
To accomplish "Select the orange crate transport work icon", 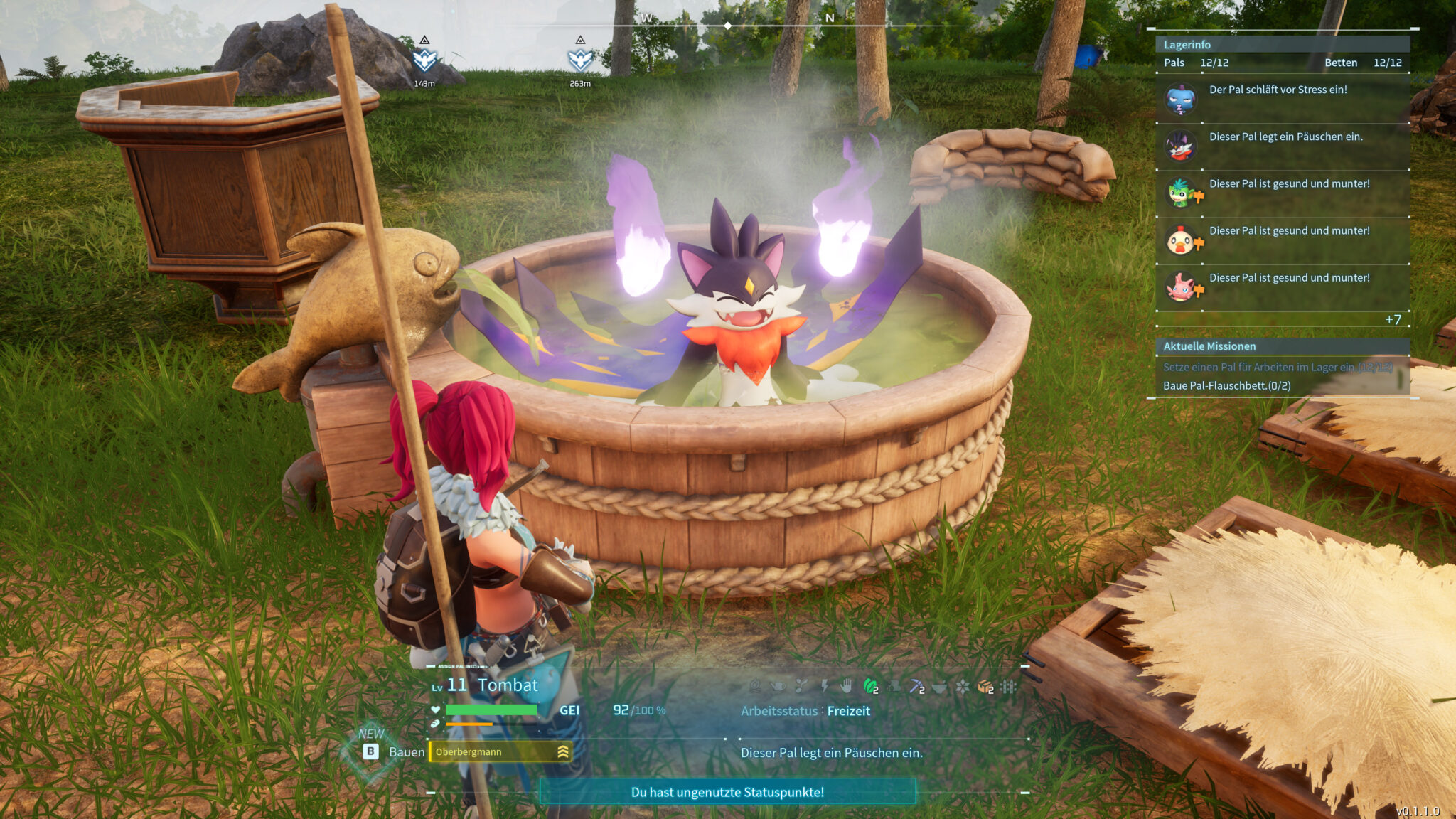I will (x=985, y=686).
